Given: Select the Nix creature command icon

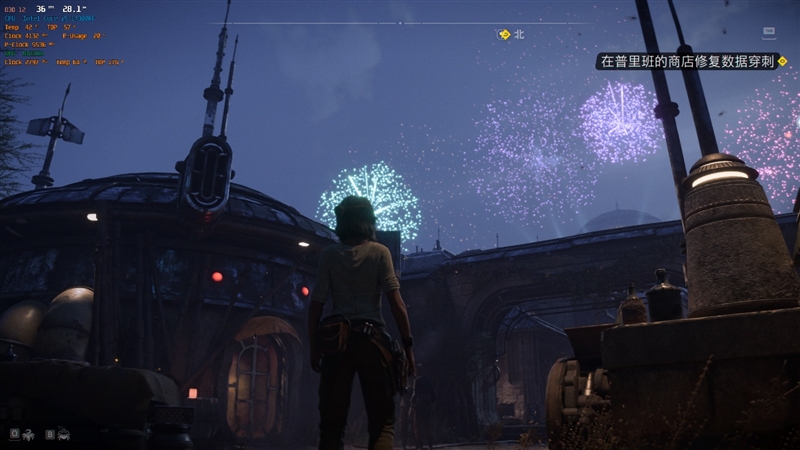Looking at the screenshot, I should pyautogui.click(x=29, y=434).
